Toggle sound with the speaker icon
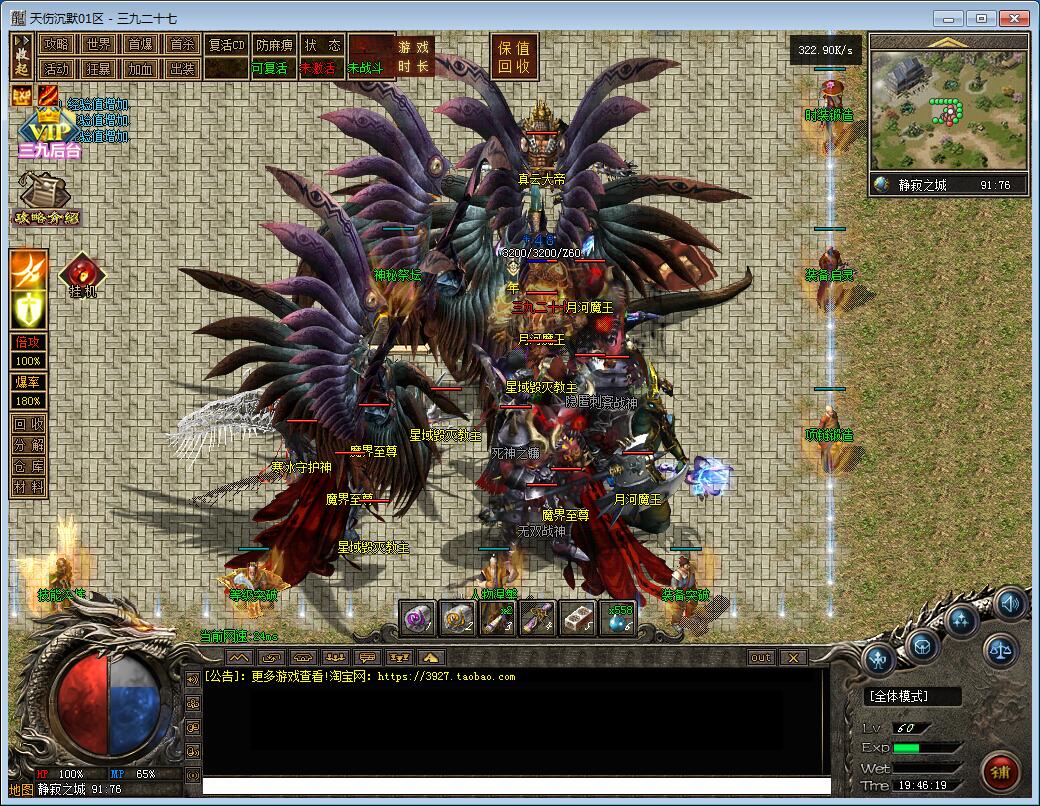Image resolution: width=1040 pixels, height=806 pixels. point(1010,603)
